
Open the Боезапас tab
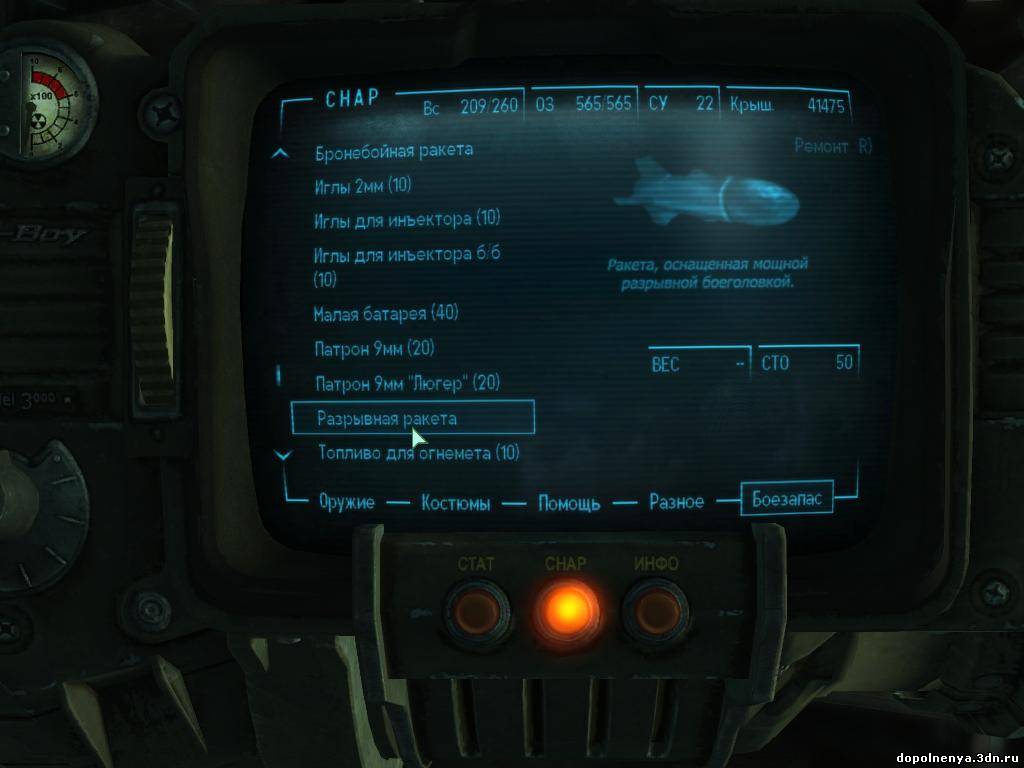[x=786, y=498]
